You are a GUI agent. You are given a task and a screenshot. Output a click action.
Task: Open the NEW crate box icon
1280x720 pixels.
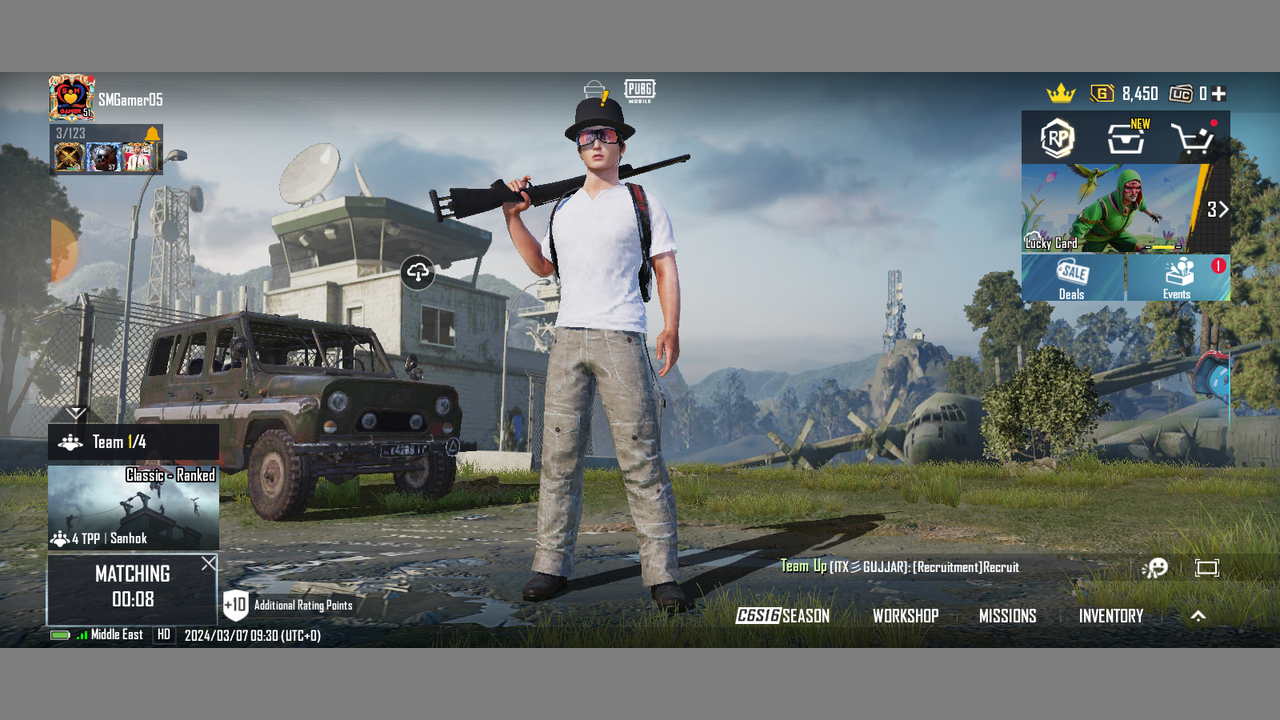click(1126, 139)
